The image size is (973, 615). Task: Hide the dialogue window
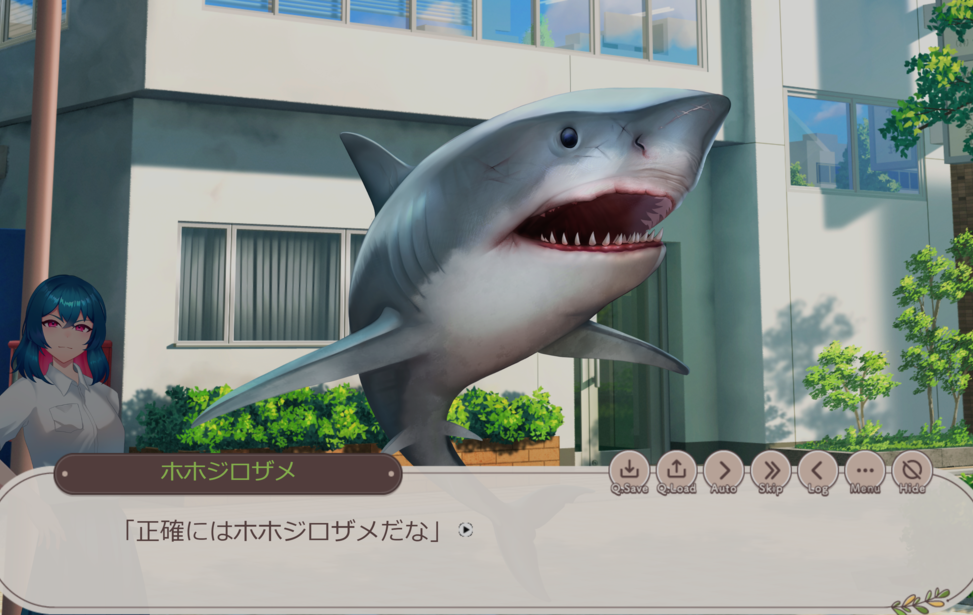point(912,469)
